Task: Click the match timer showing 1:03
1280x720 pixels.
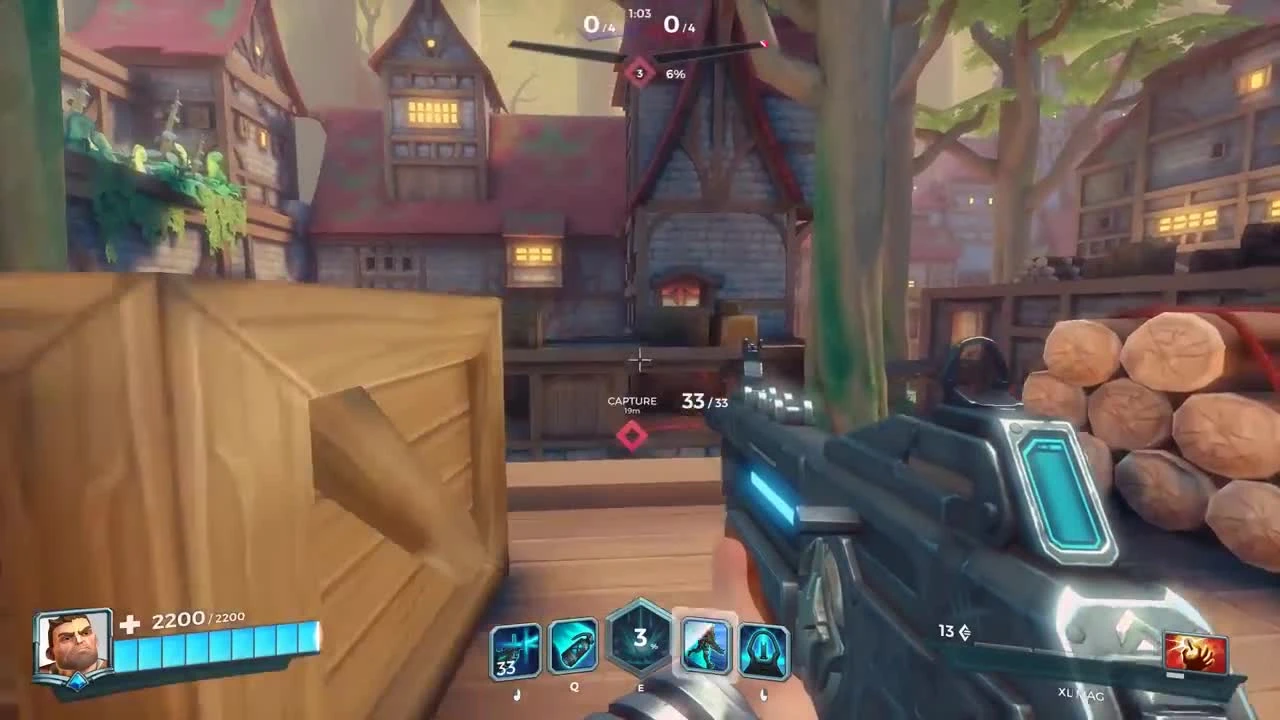Action: click(640, 14)
